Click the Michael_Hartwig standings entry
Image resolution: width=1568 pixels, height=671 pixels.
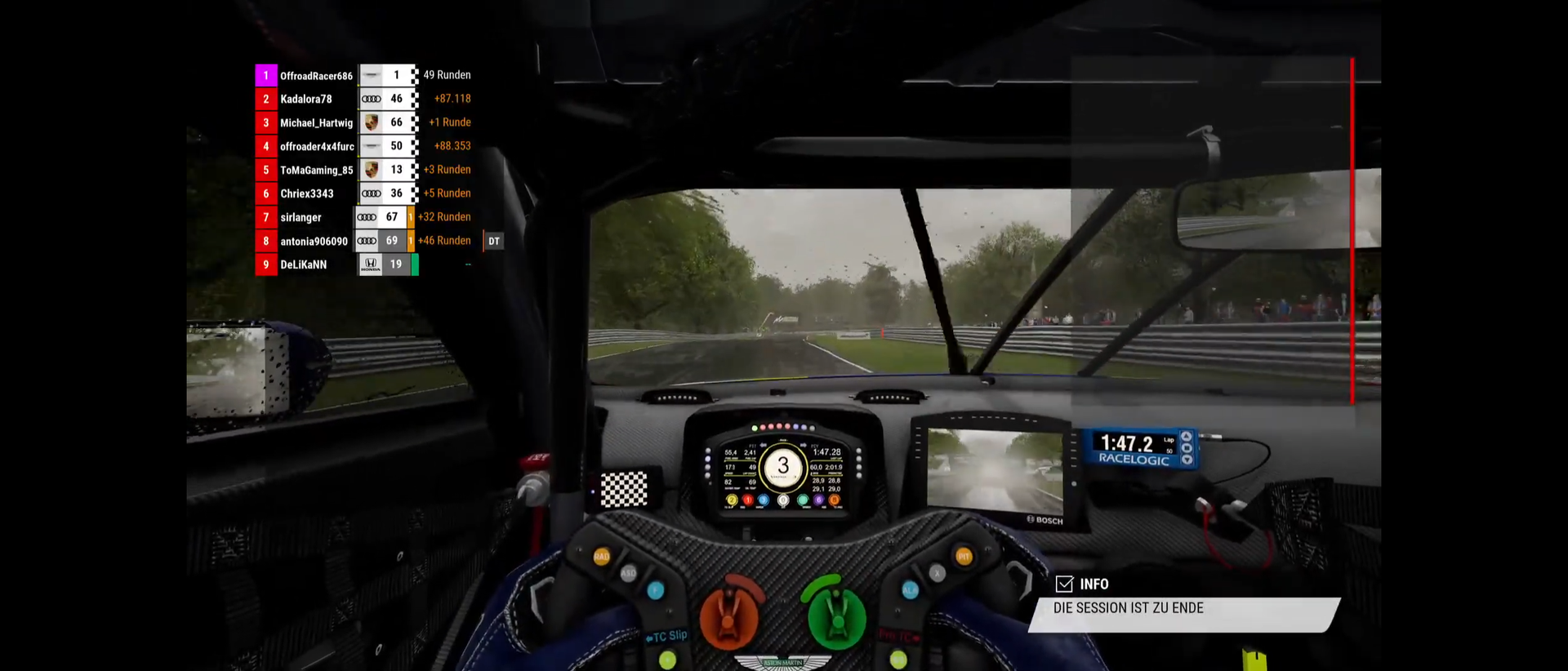pyautogui.click(x=316, y=123)
